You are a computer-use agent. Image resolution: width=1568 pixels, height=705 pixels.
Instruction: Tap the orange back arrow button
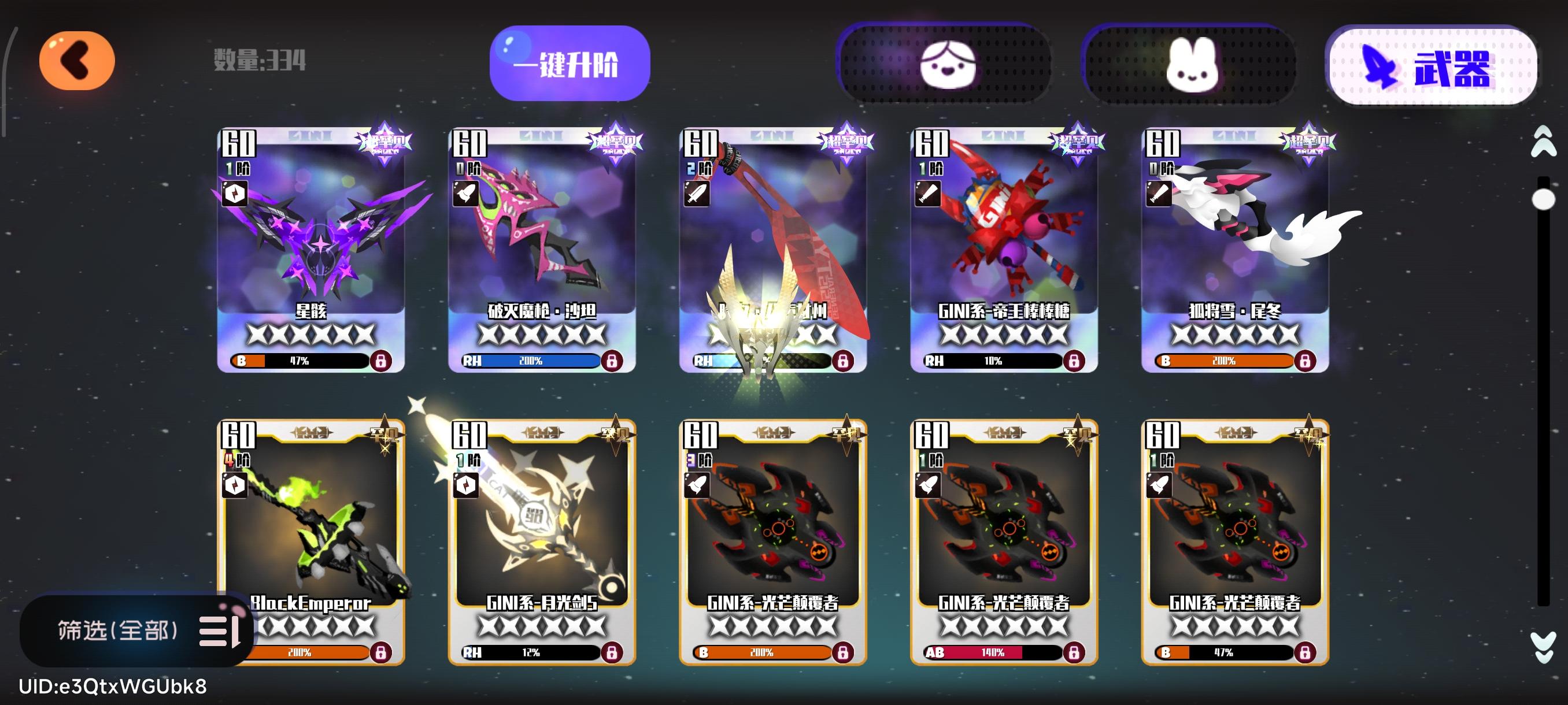point(76,60)
